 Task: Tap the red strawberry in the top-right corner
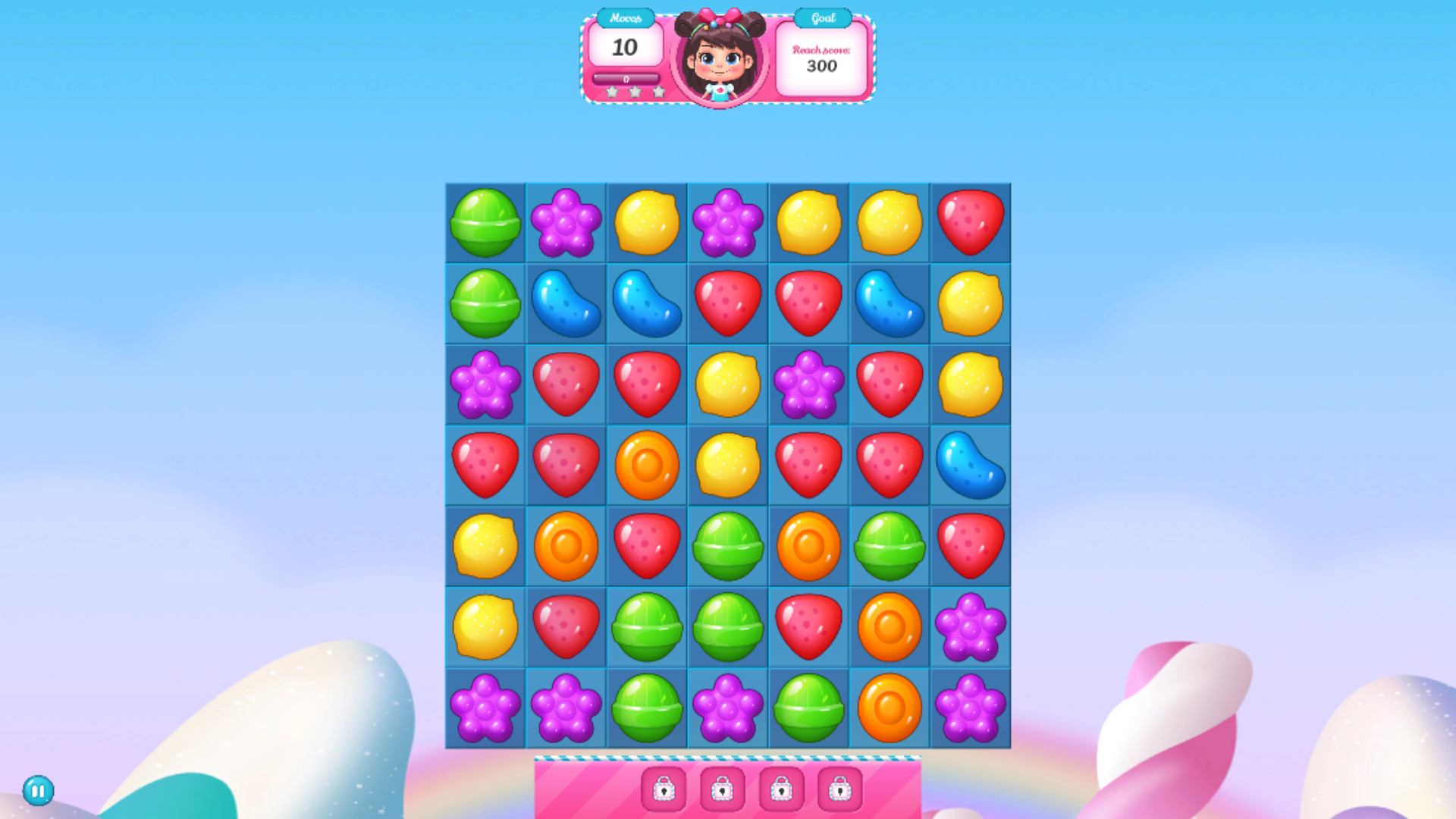(x=970, y=223)
